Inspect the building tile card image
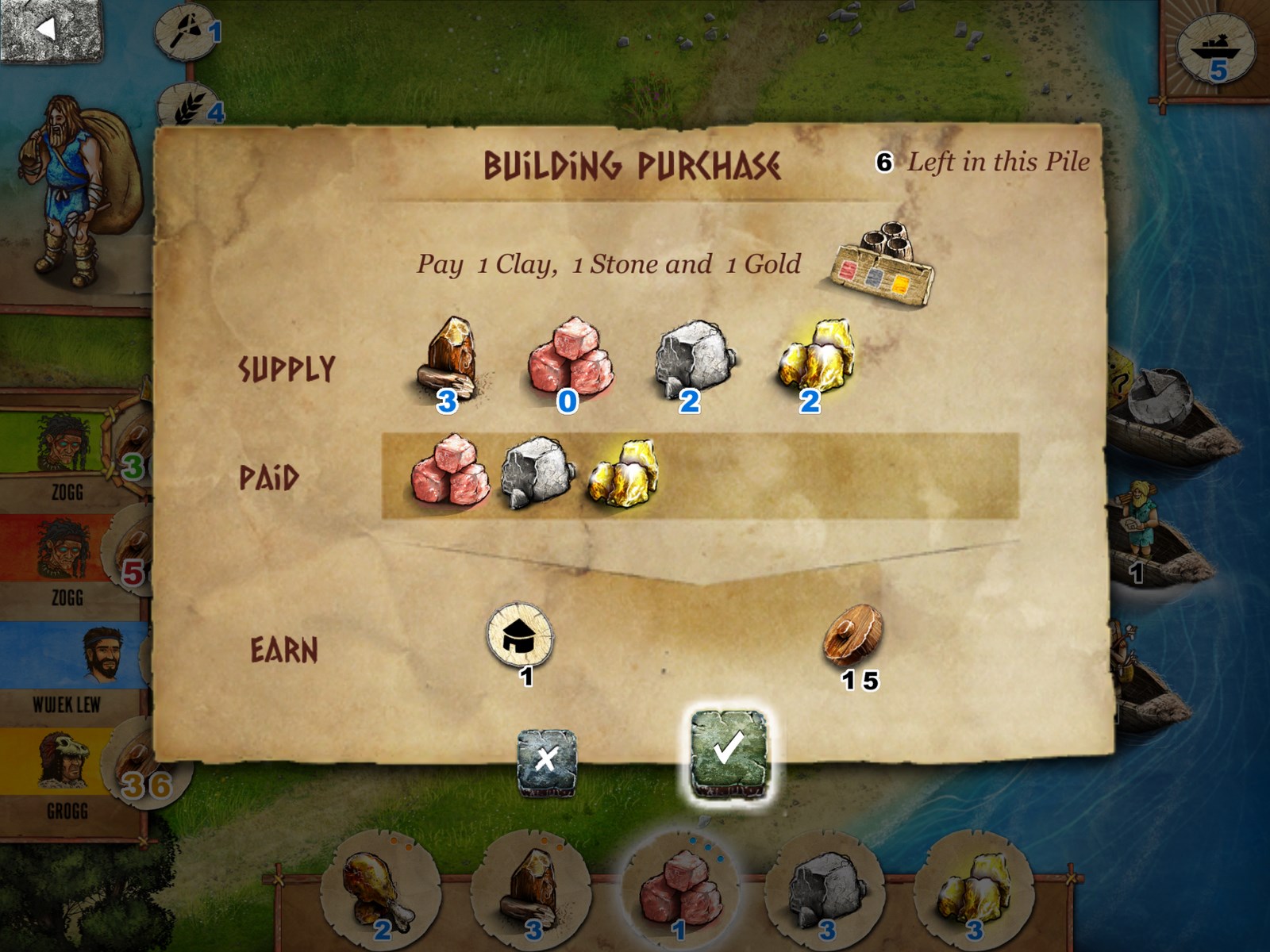 (883, 266)
